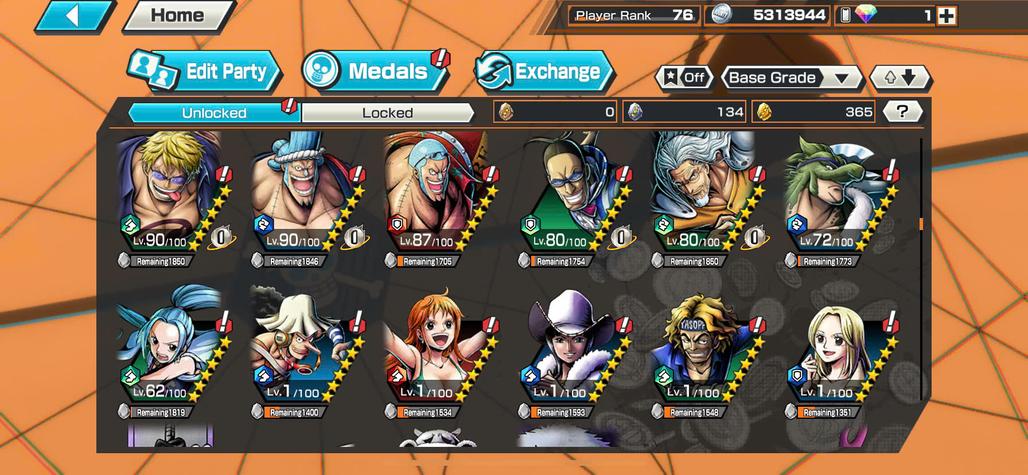Toggle the favorites filter Off button
The height and width of the screenshot is (475, 1028).
click(x=684, y=78)
